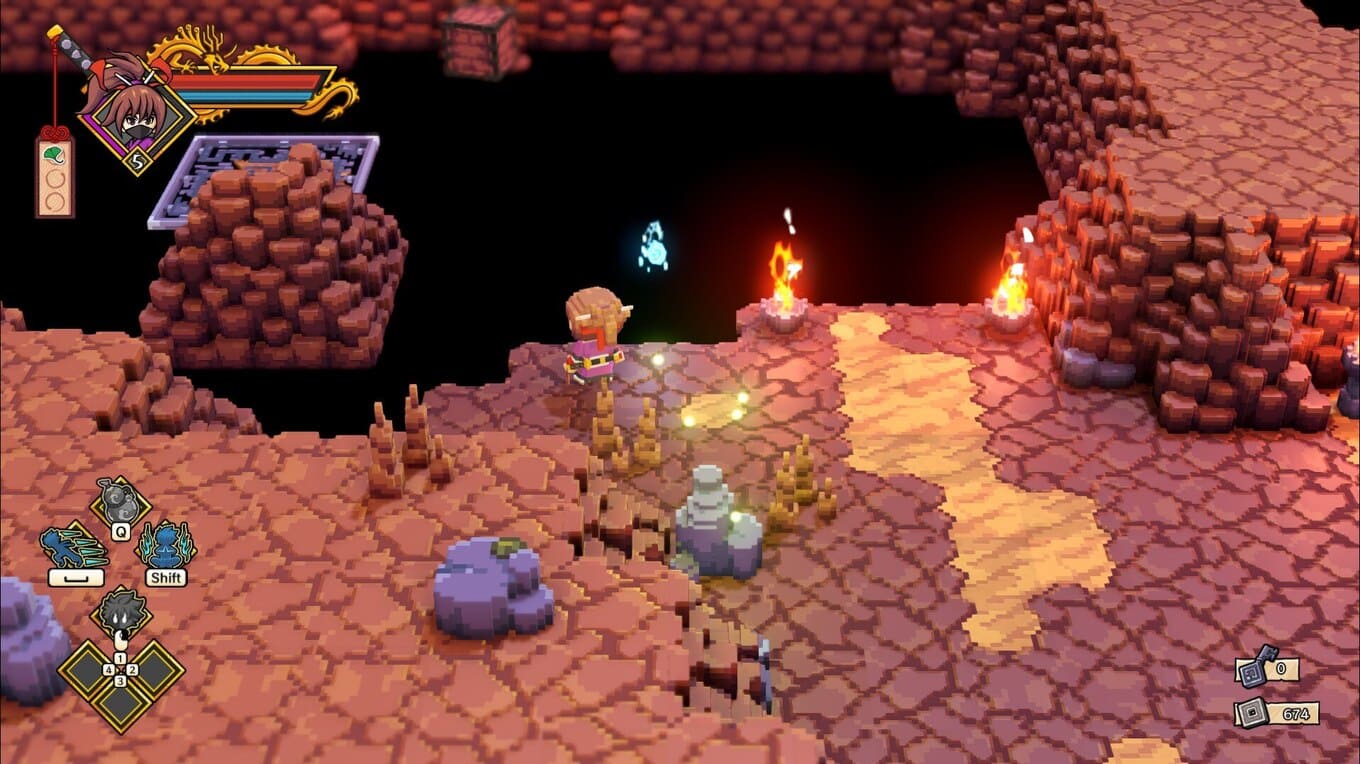The image size is (1360, 764).
Task: Select the shadow ninja summon icon
Action: coord(121,611)
